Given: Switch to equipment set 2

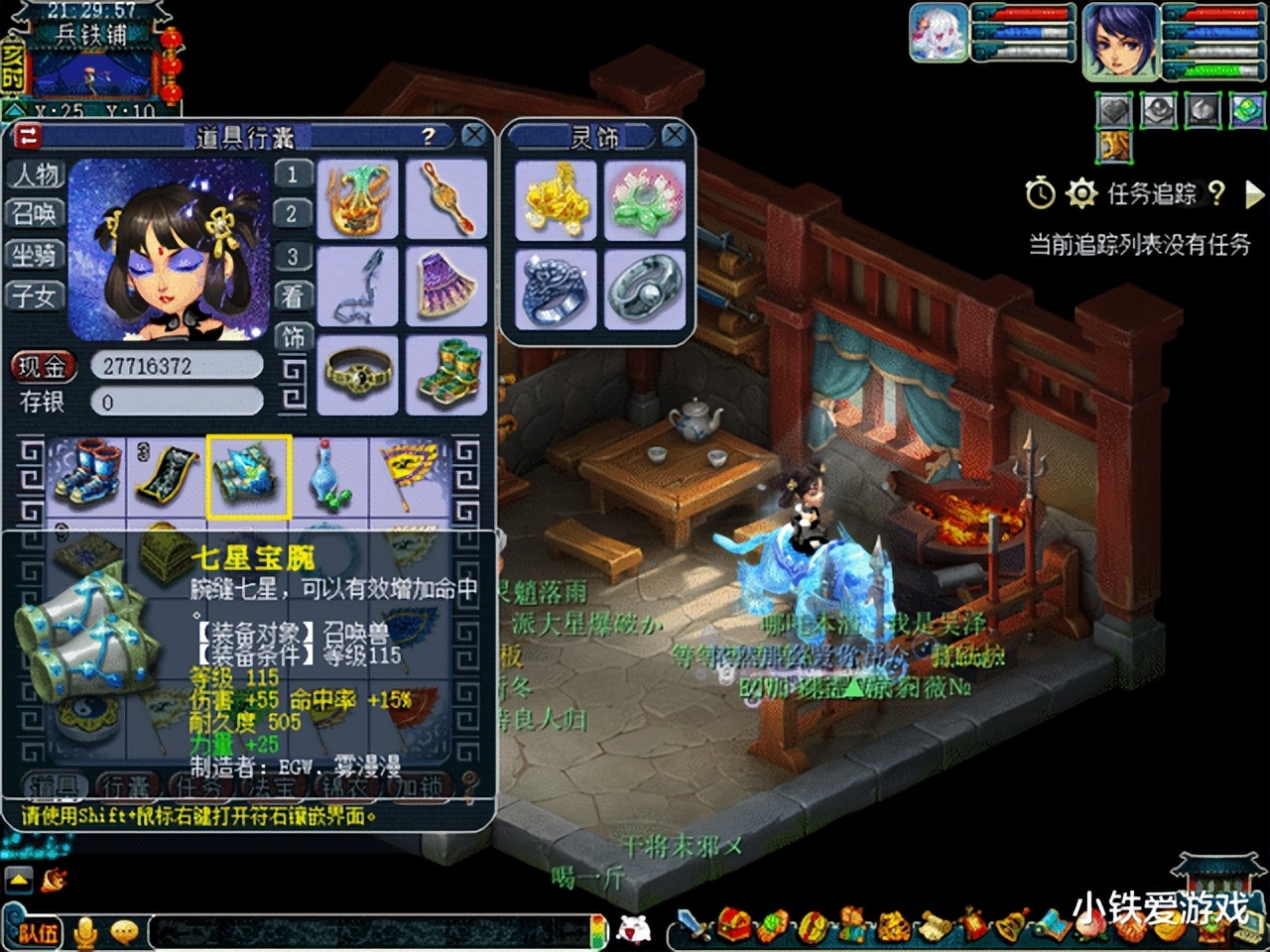Looking at the screenshot, I should pos(292,214).
